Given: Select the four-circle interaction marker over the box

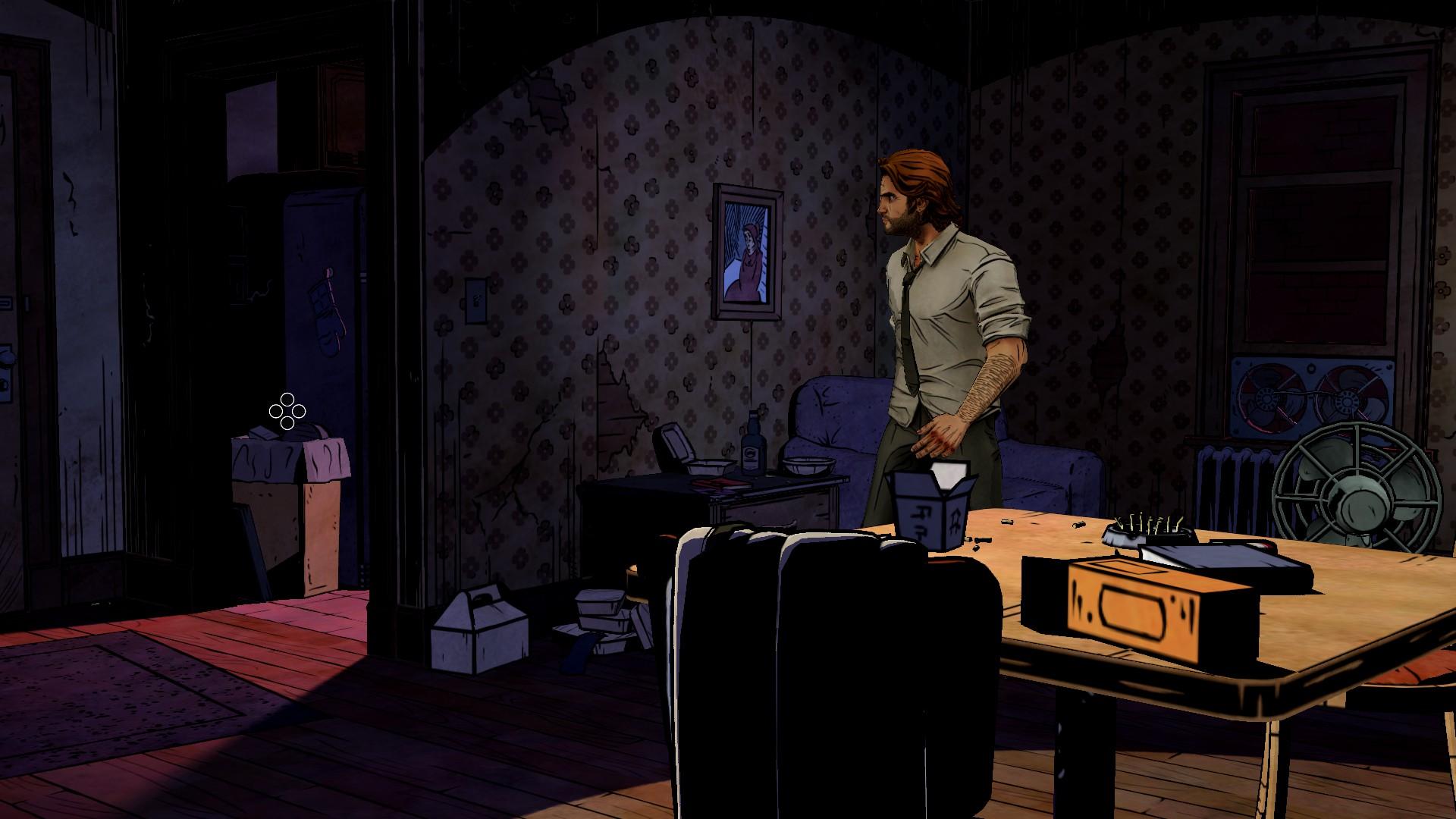Looking at the screenshot, I should [x=287, y=412].
